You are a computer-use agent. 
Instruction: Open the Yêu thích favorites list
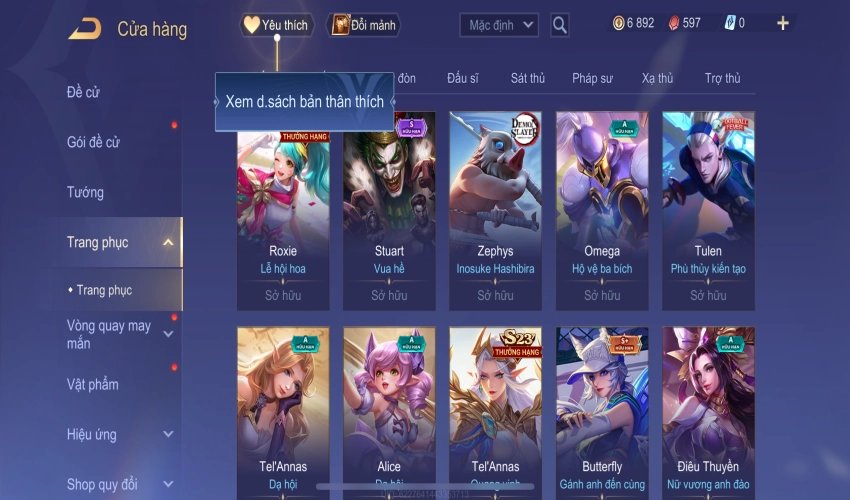[x=278, y=25]
